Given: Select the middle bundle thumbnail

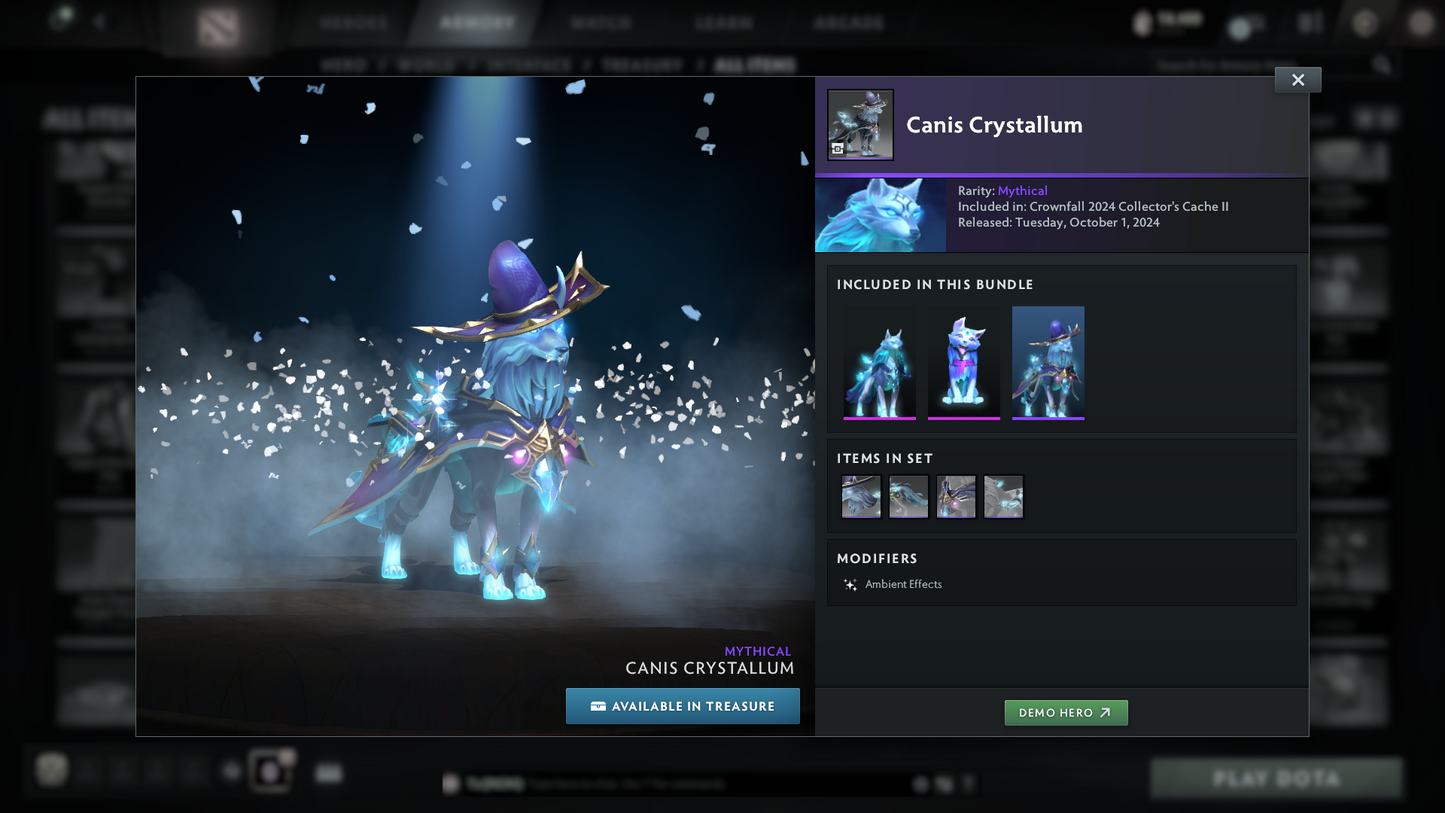Looking at the screenshot, I should point(963,362).
